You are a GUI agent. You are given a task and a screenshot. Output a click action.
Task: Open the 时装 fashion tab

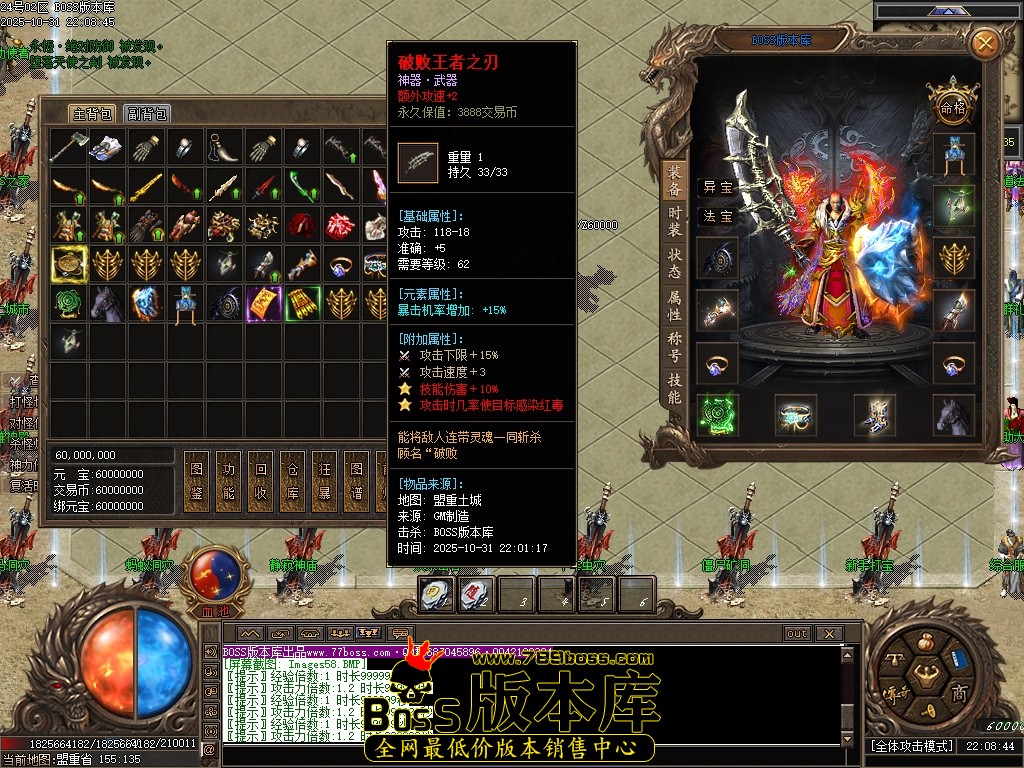tap(675, 221)
